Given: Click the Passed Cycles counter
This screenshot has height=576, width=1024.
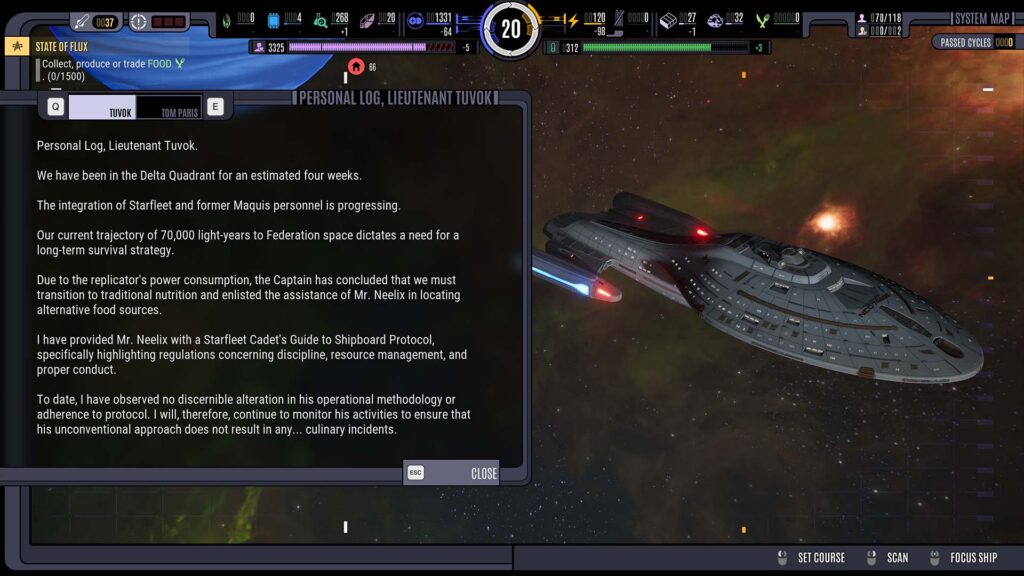Looking at the screenshot, I should [974, 42].
